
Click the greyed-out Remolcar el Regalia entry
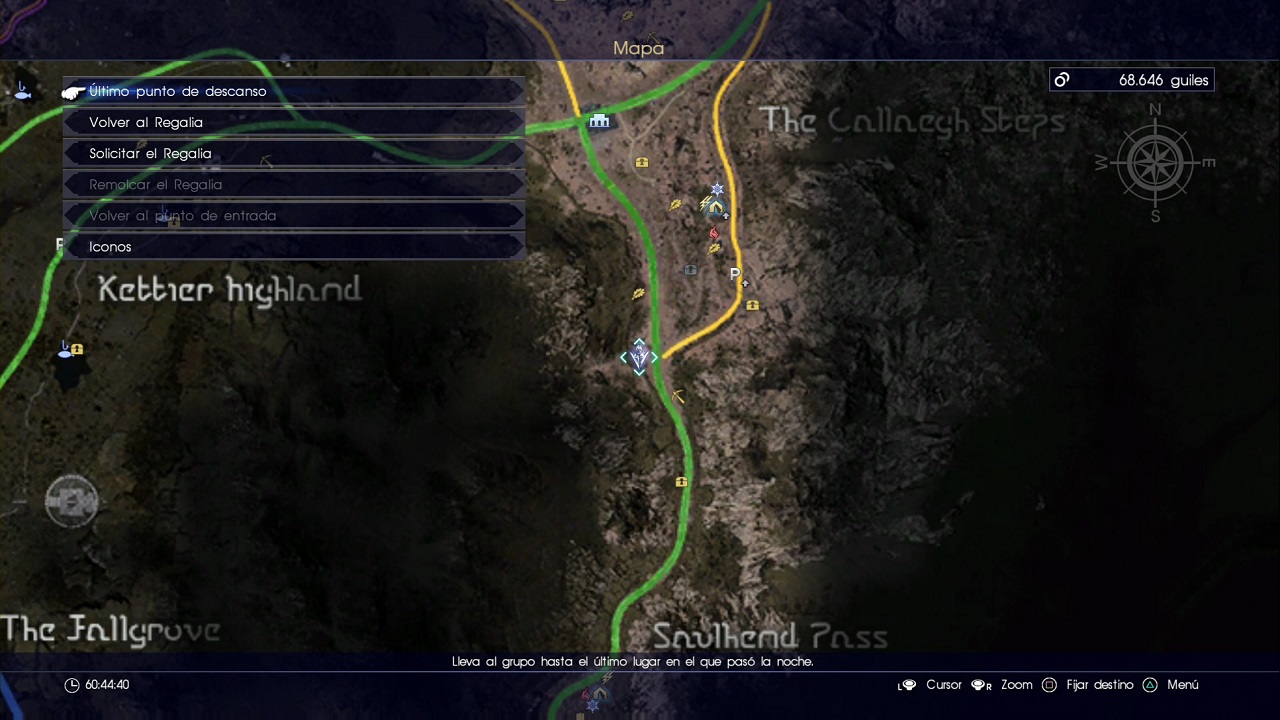click(x=293, y=184)
